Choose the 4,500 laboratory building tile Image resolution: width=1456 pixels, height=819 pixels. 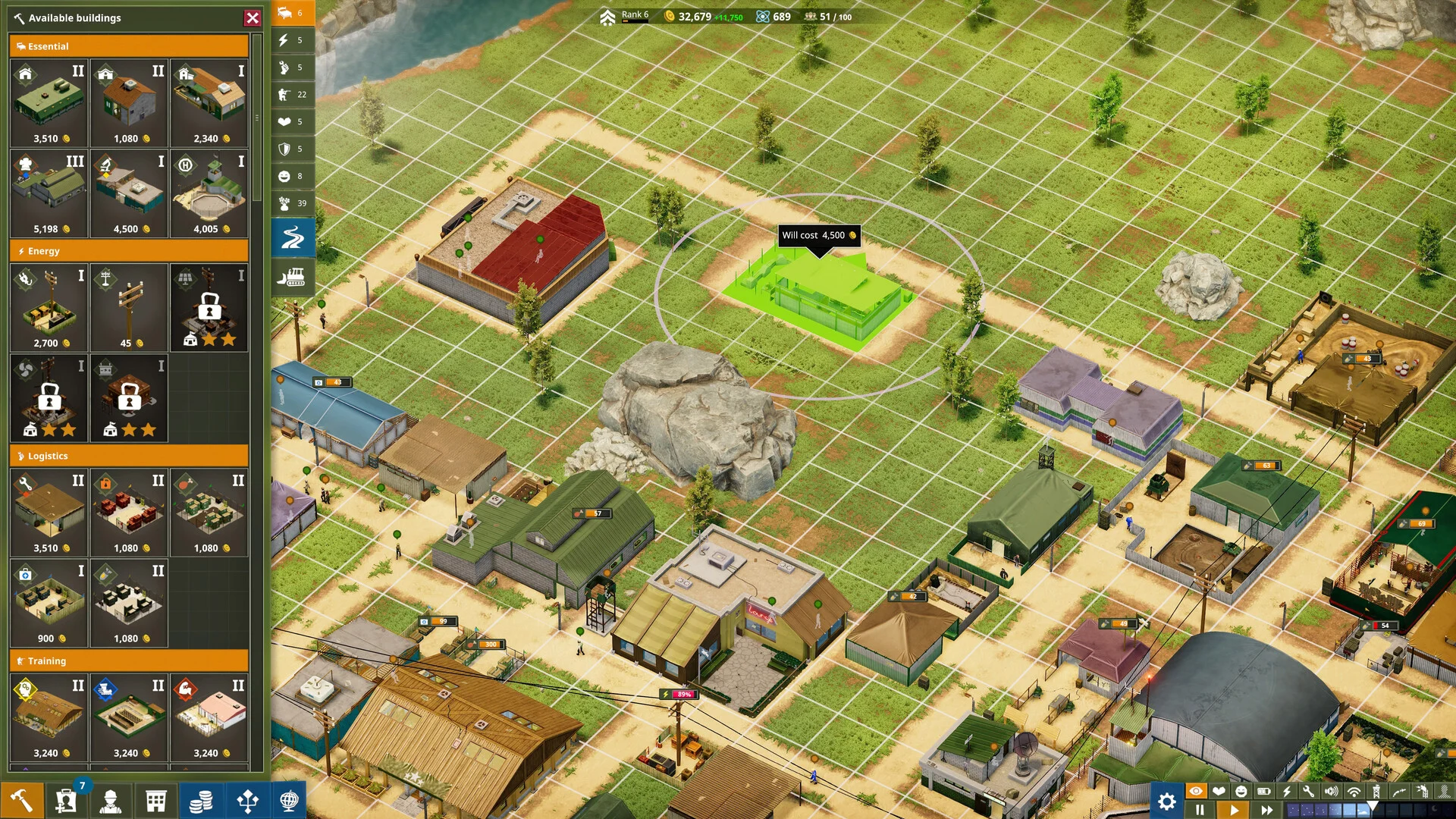point(129,193)
